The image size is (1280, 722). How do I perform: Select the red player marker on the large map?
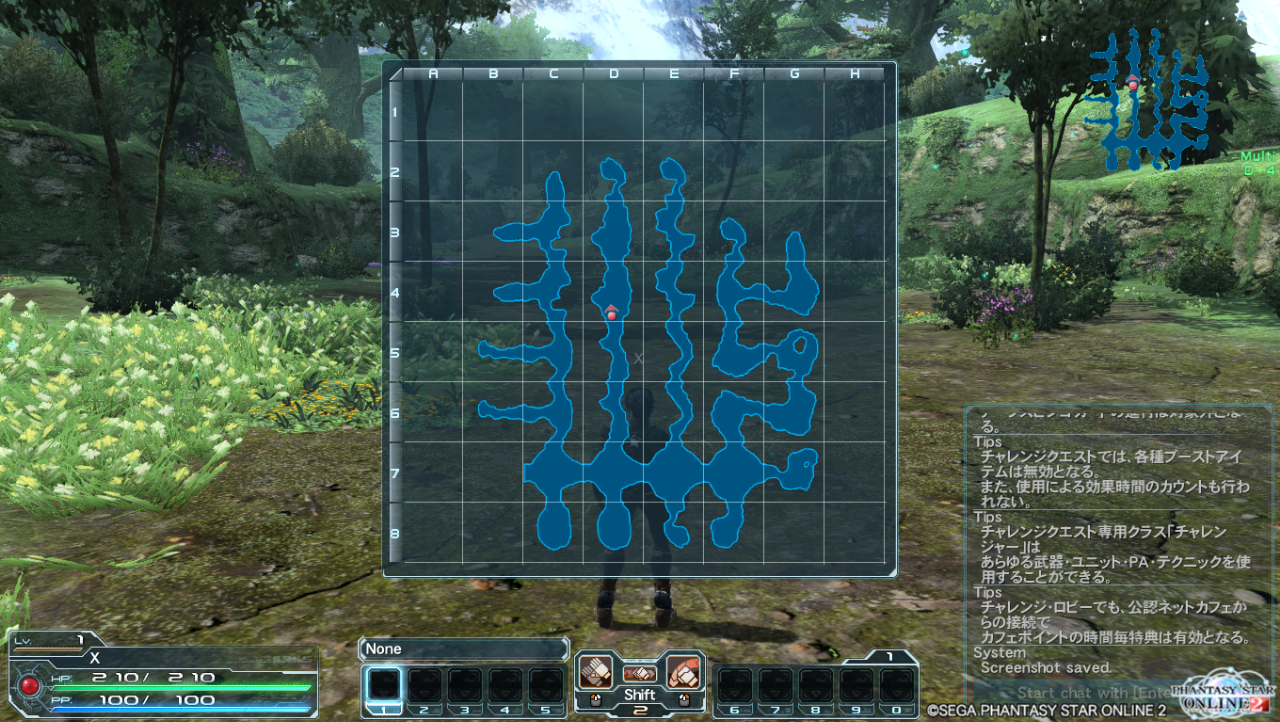pos(611,313)
